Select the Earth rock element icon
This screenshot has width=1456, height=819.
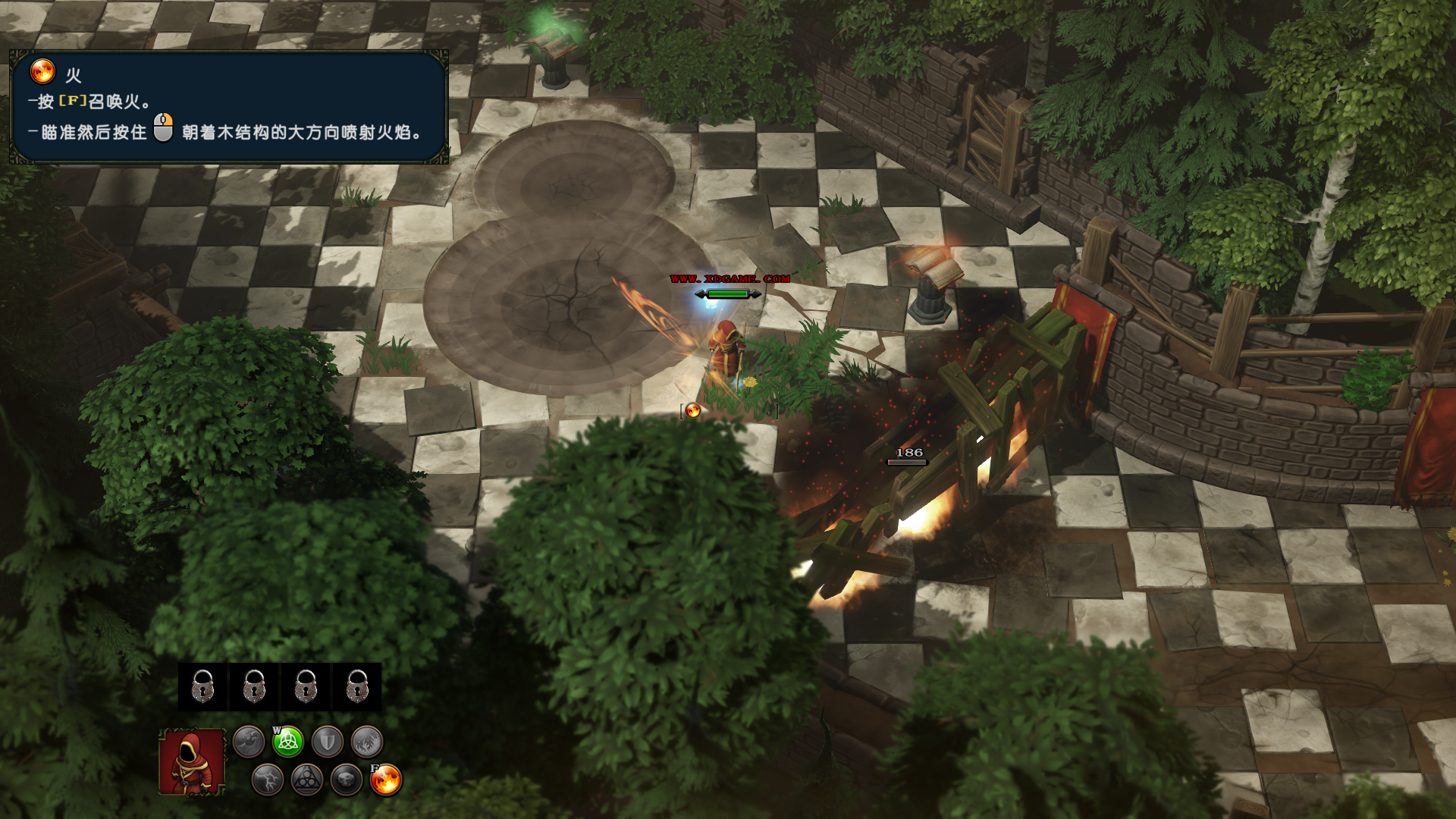347,780
